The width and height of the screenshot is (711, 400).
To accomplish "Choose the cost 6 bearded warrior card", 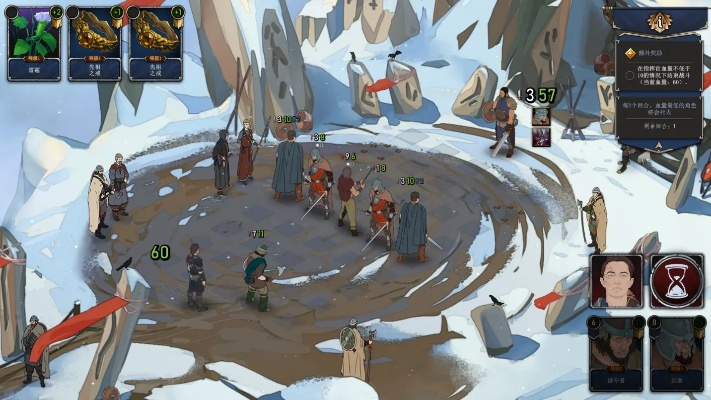I will pos(616,353).
